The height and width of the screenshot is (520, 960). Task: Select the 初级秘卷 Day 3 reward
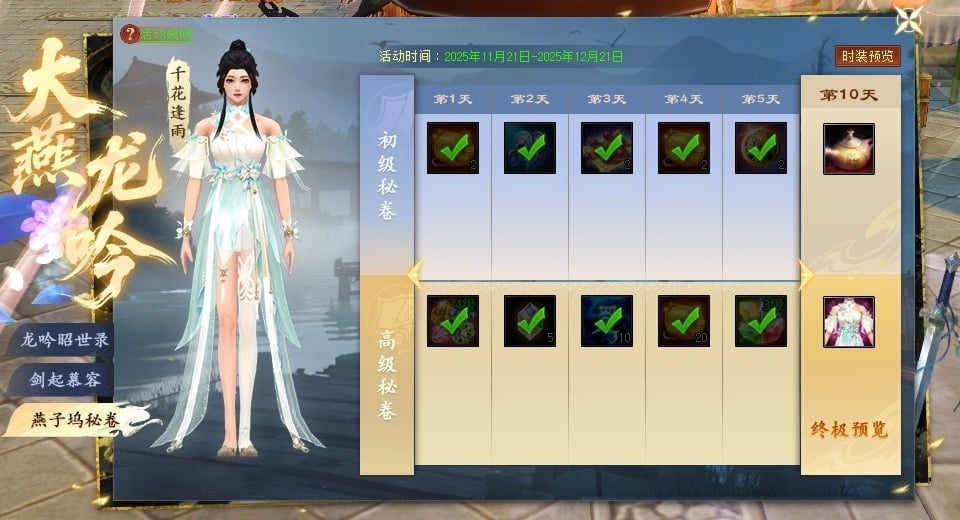607,148
